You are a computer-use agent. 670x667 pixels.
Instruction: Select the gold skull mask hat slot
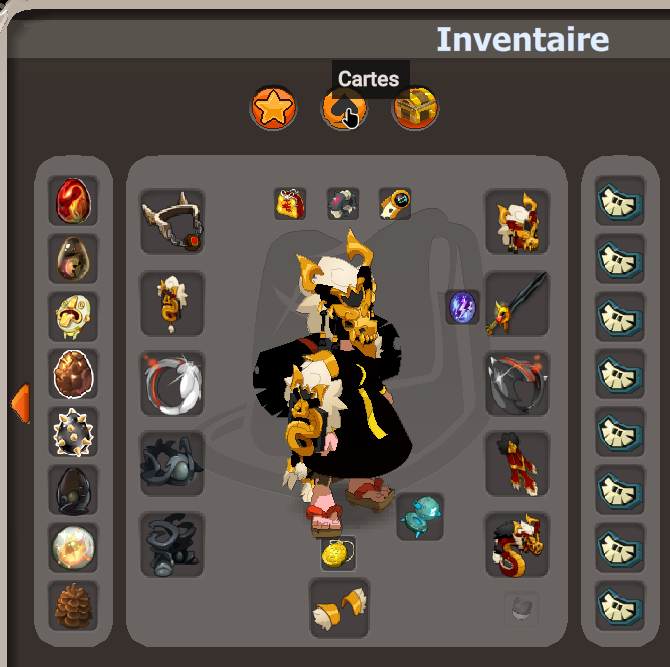point(517,221)
